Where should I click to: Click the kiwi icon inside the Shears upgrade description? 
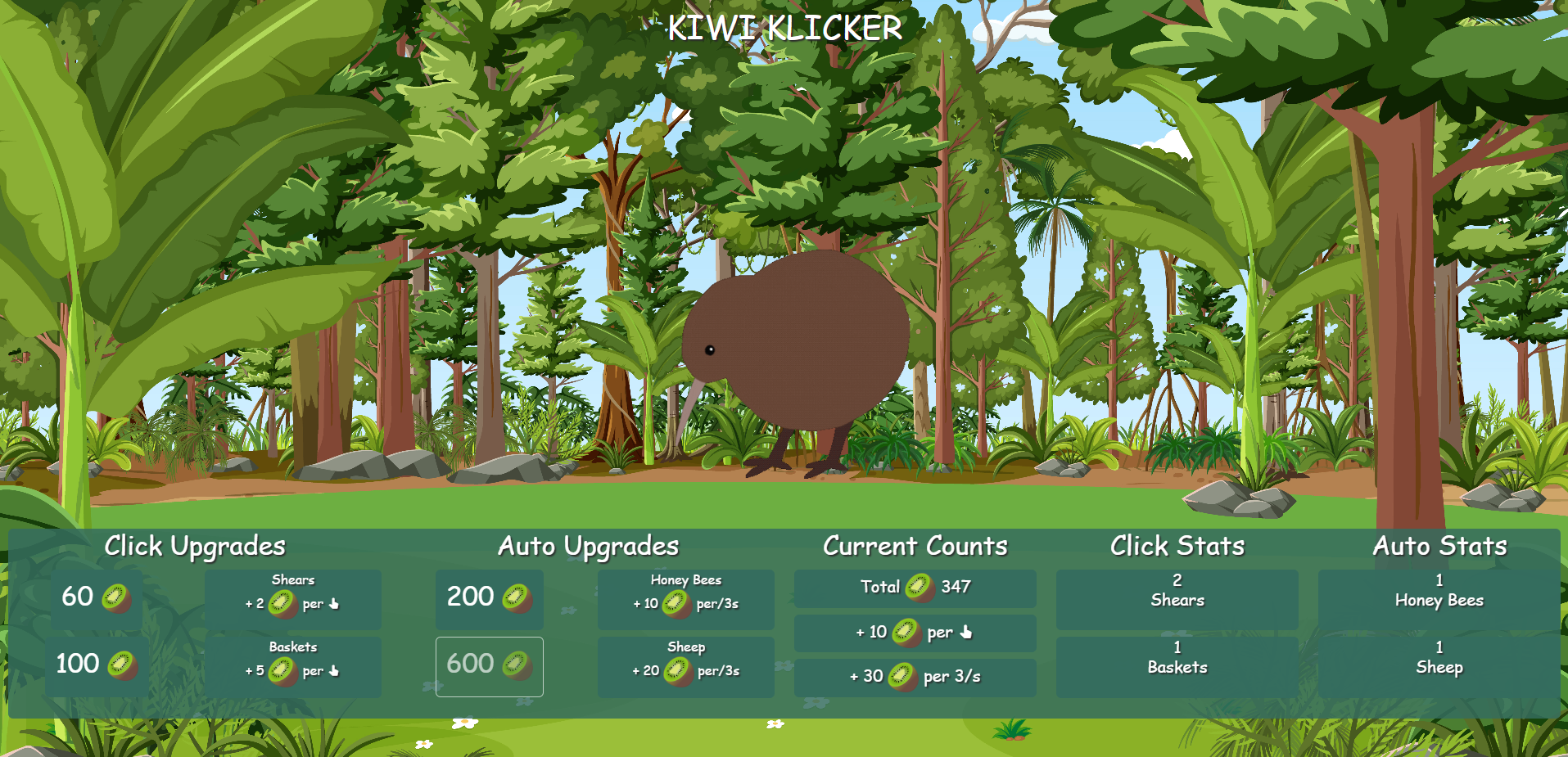pos(282,604)
